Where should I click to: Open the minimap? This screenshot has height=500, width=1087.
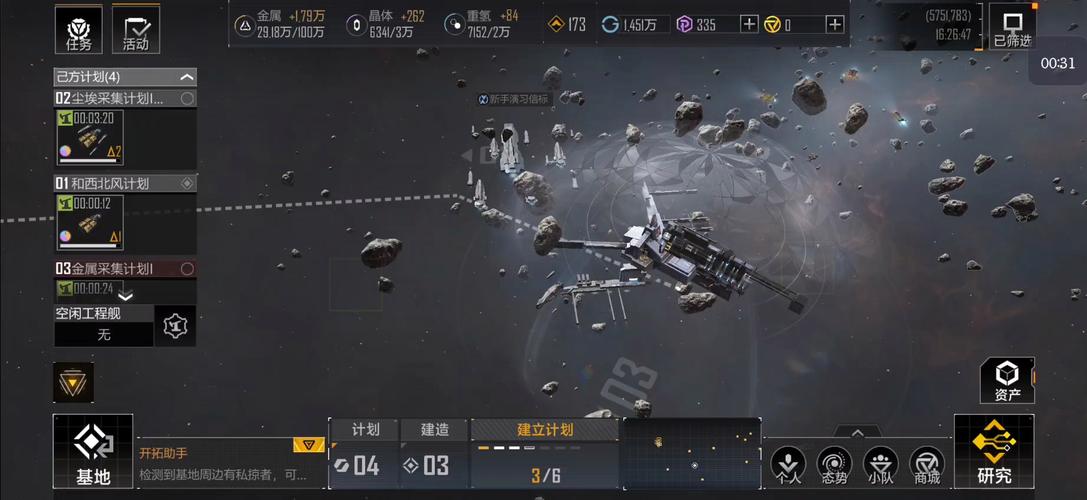(x=691, y=453)
